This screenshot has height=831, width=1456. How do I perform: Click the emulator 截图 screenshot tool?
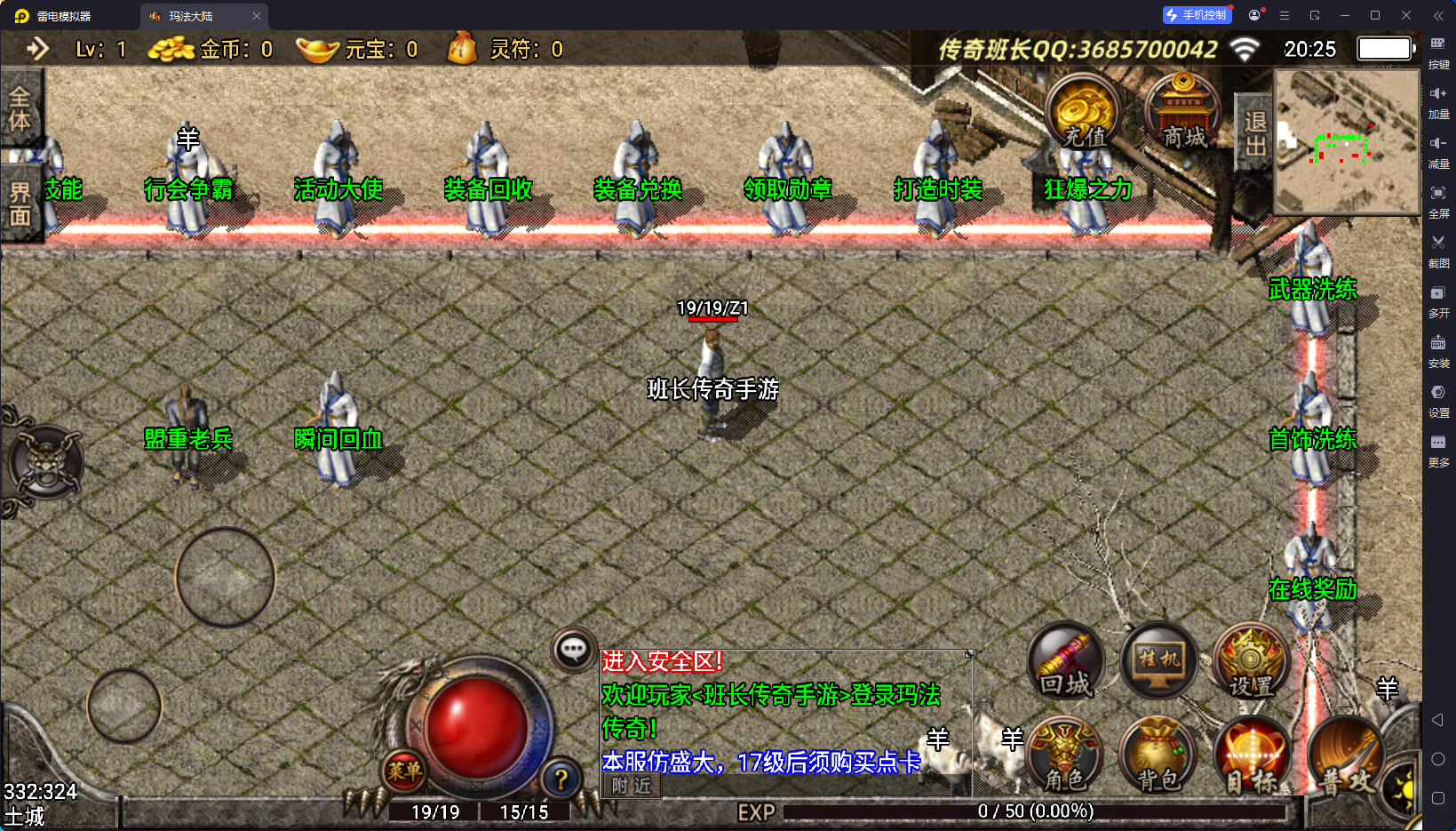(1438, 250)
